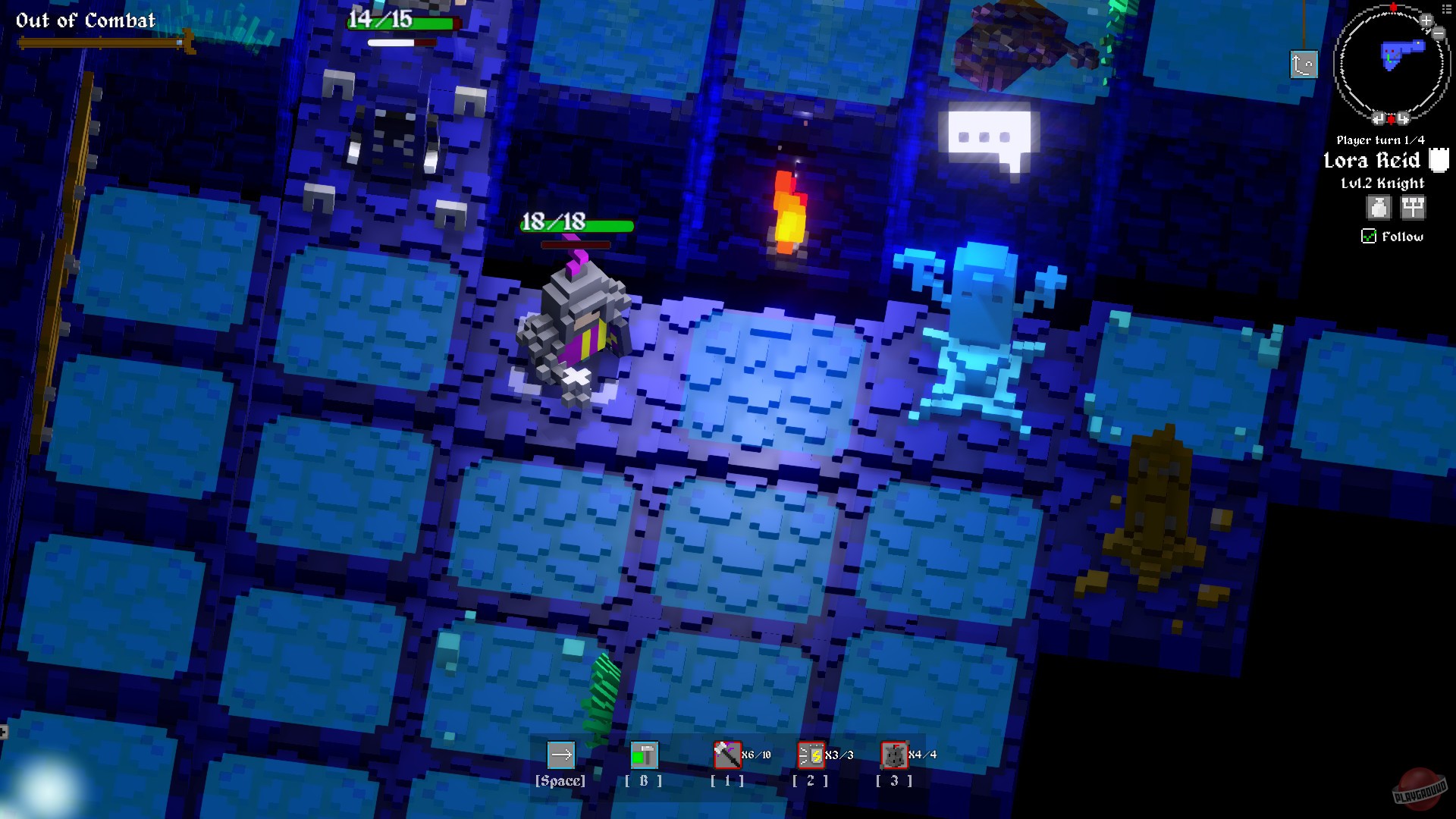Click the camera reset icon beside the minimap
The height and width of the screenshot is (819, 1456).
1304,64
